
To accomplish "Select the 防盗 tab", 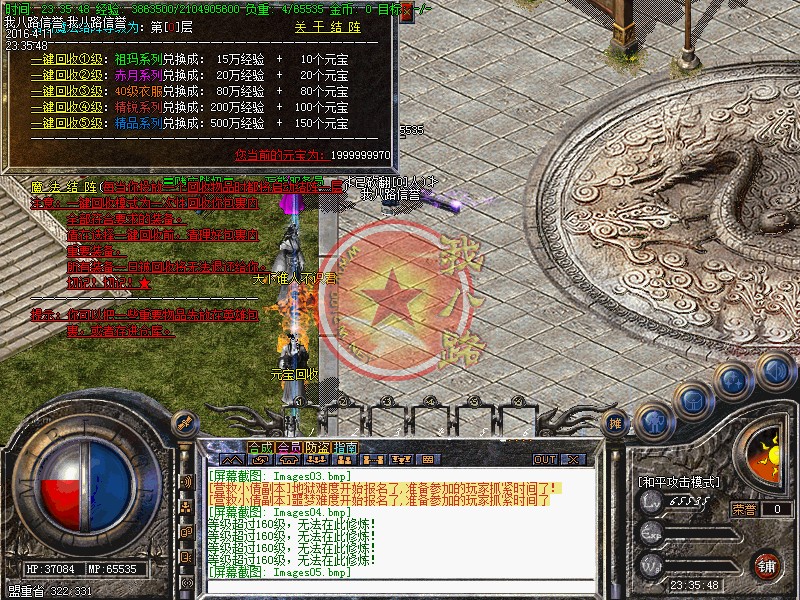I will click(x=317, y=447).
